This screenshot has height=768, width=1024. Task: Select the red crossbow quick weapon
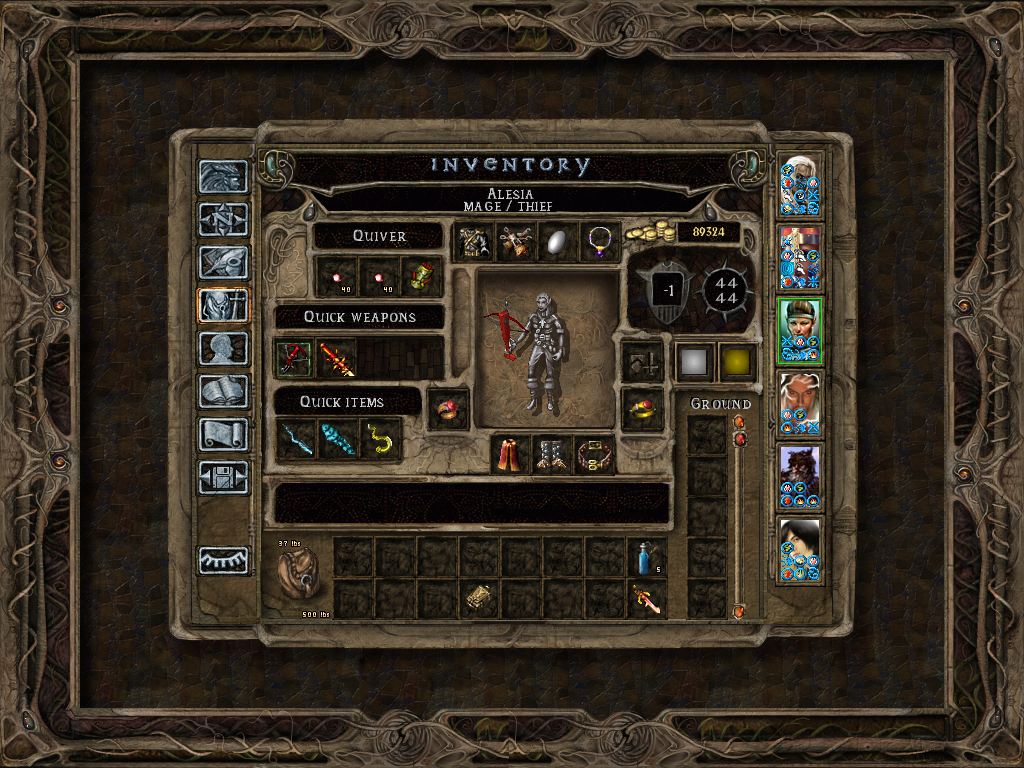click(x=295, y=357)
